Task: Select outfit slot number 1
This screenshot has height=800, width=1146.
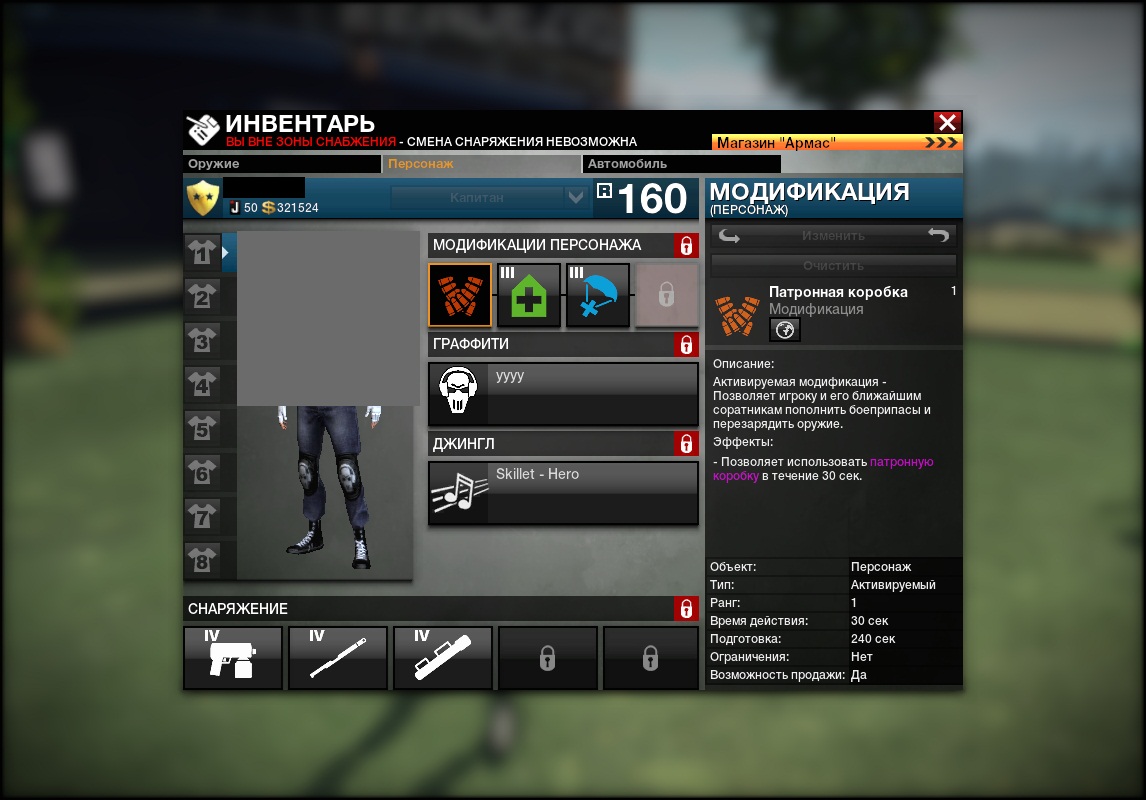Action: pyautogui.click(x=202, y=254)
